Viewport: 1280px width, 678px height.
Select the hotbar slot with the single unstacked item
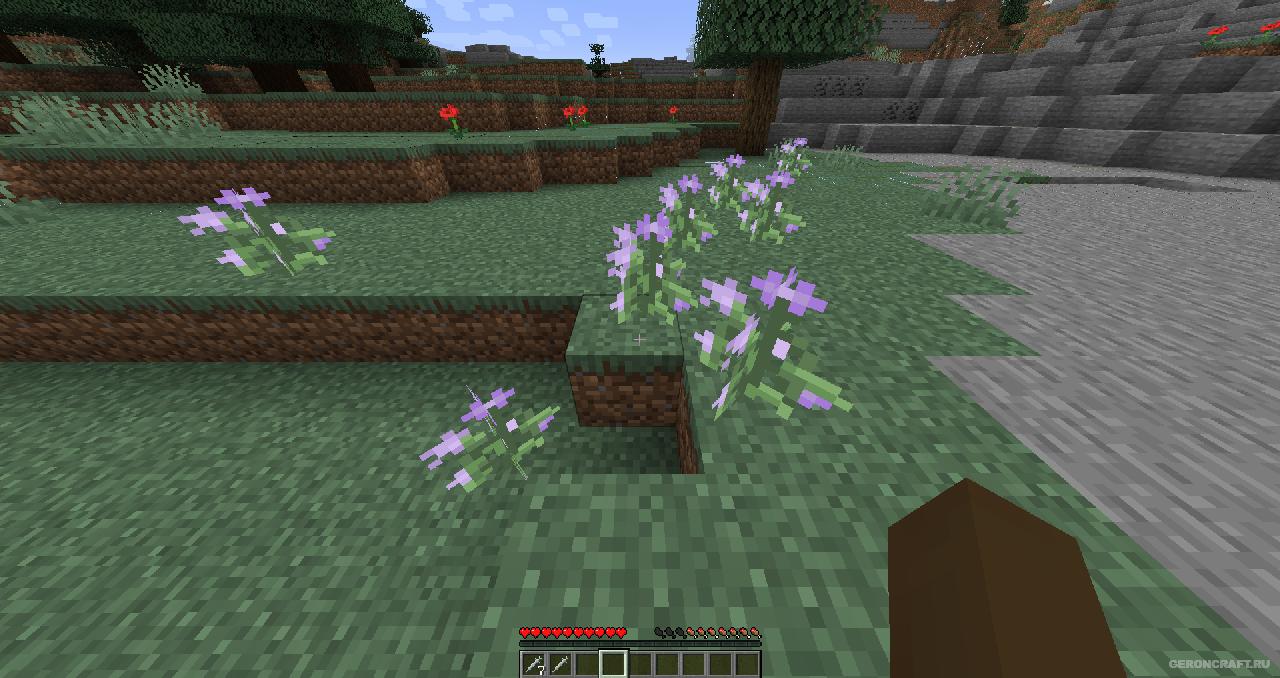(560, 663)
